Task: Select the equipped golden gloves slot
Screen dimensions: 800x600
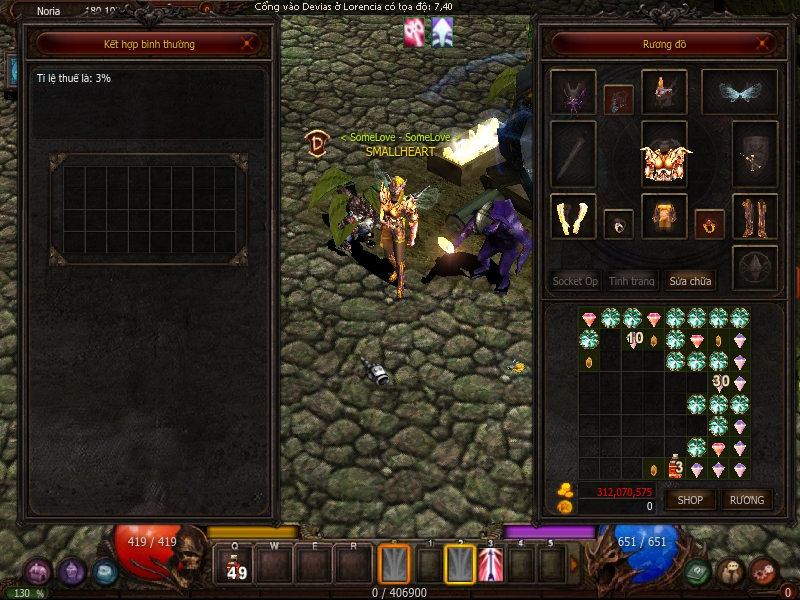Action: pyautogui.click(x=573, y=217)
